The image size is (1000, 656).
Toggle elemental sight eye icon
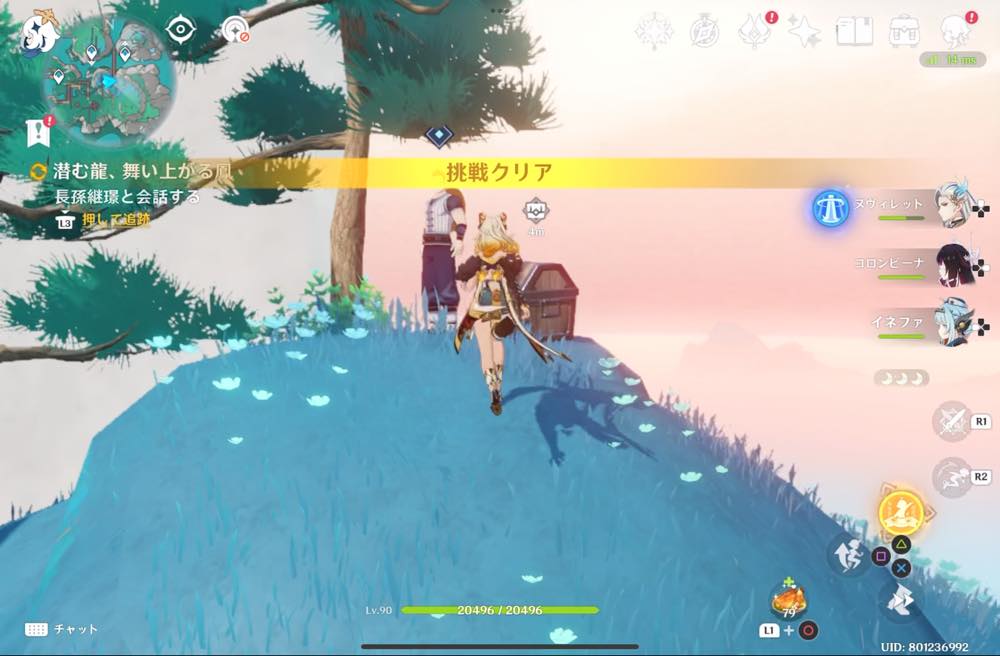(x=181, y=29)
